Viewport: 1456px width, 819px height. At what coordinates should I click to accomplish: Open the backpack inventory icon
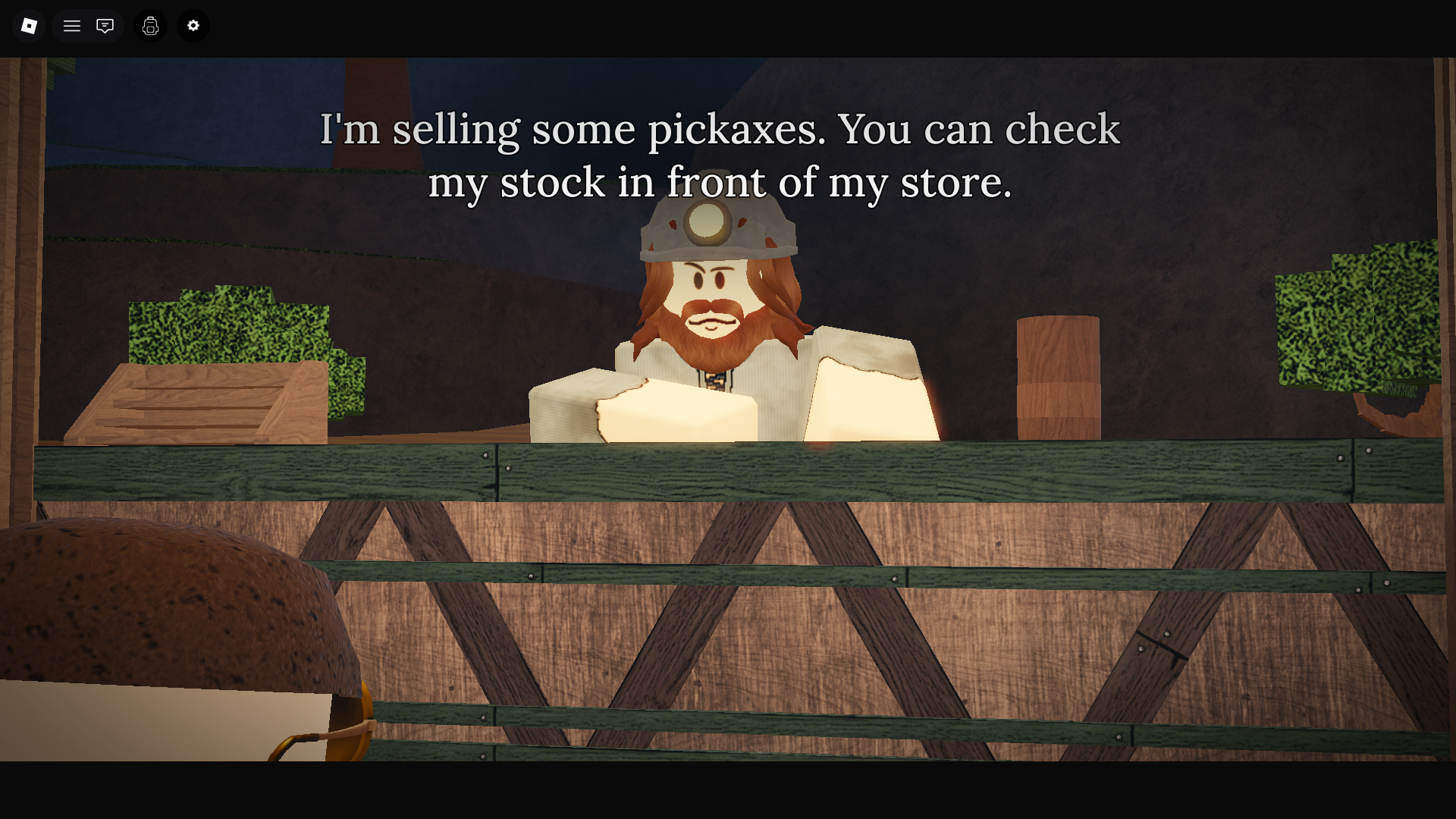(x=150, y=26)
